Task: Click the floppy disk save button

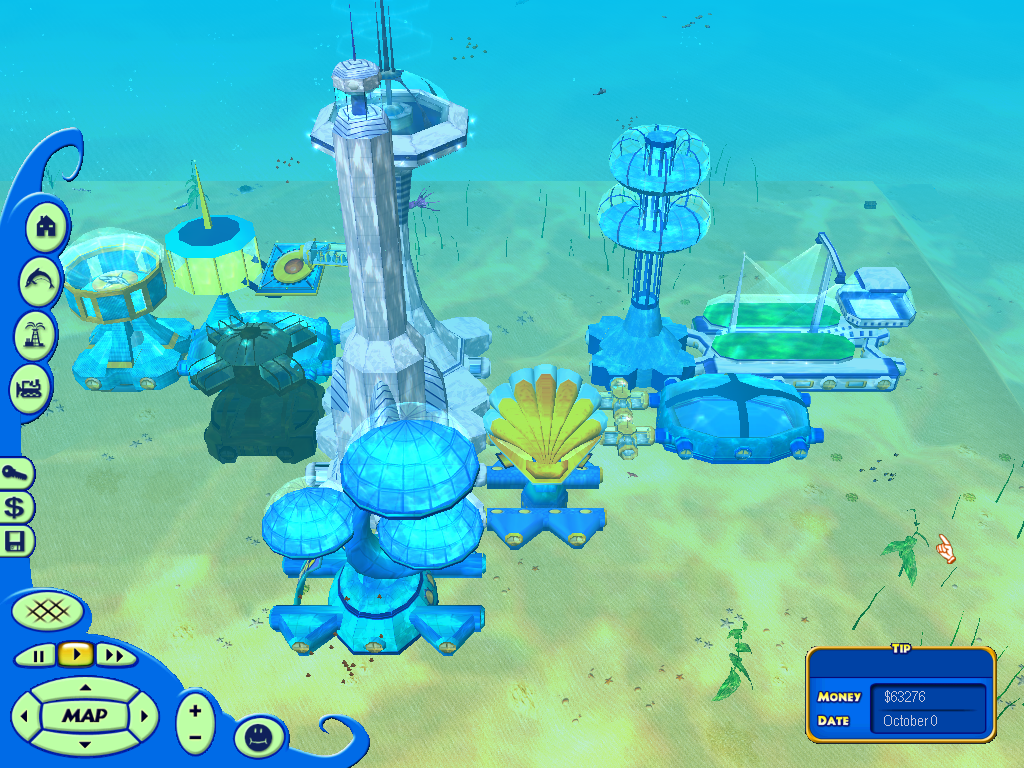Action: [16, 542]
